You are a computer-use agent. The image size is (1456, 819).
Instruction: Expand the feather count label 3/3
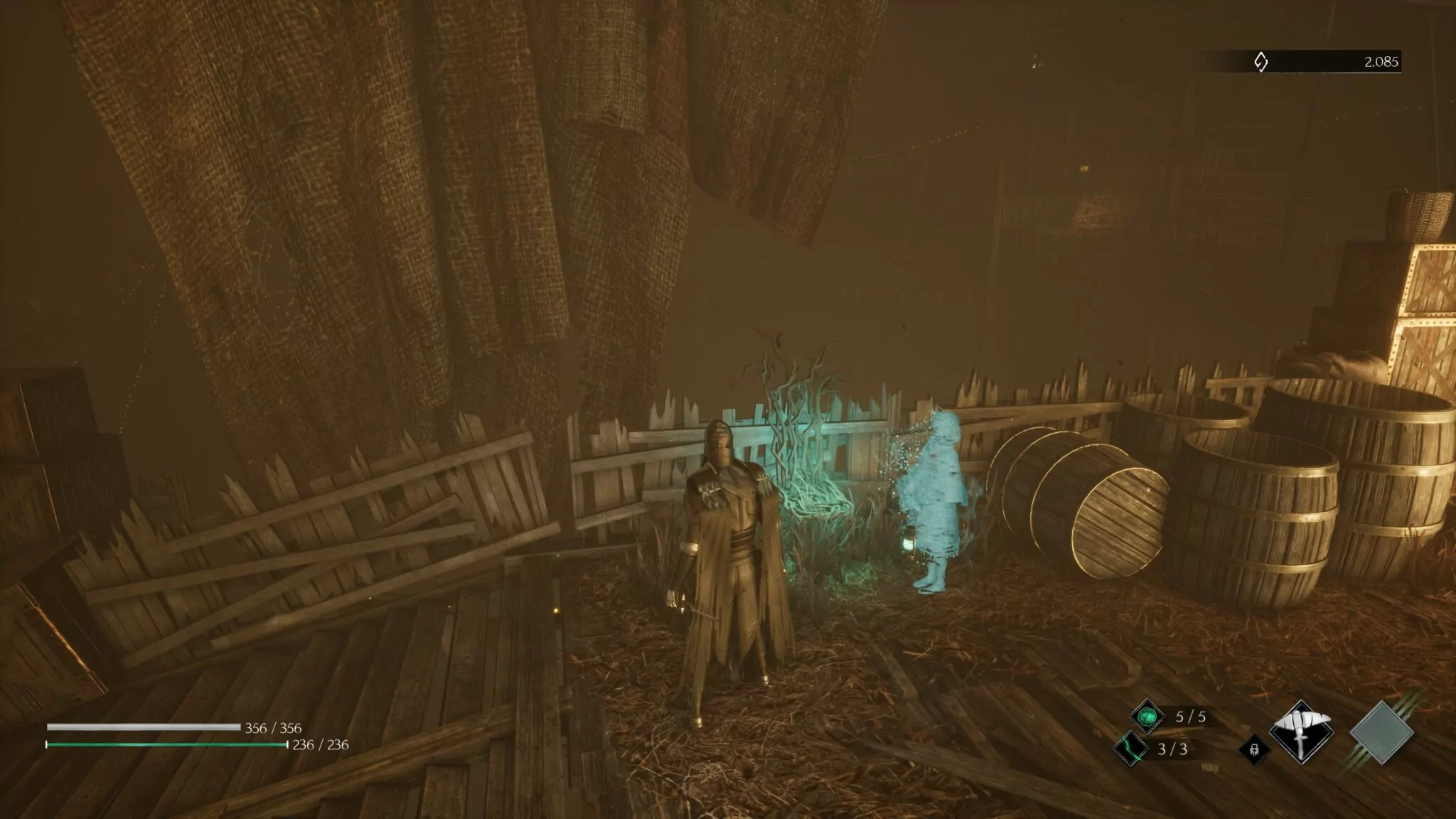pyautogui.click(x=1173, y=749)
